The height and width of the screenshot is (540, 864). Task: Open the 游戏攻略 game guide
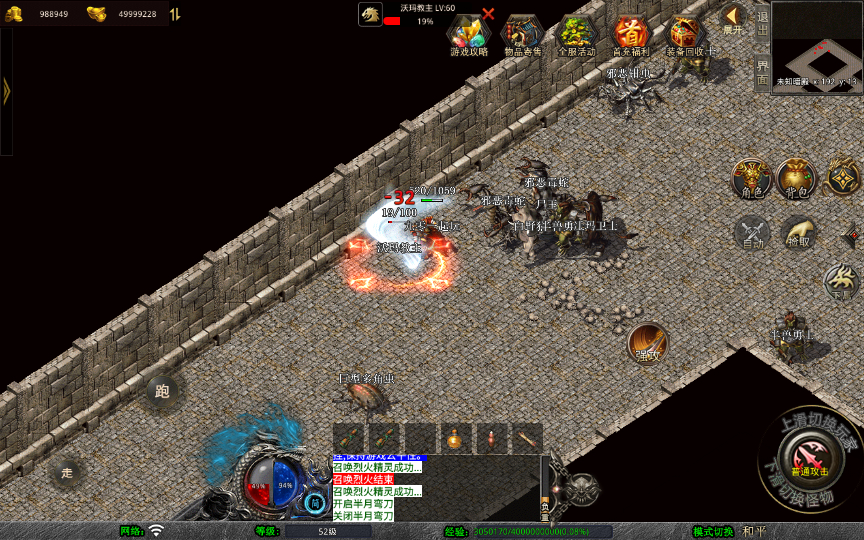[468, 36]
